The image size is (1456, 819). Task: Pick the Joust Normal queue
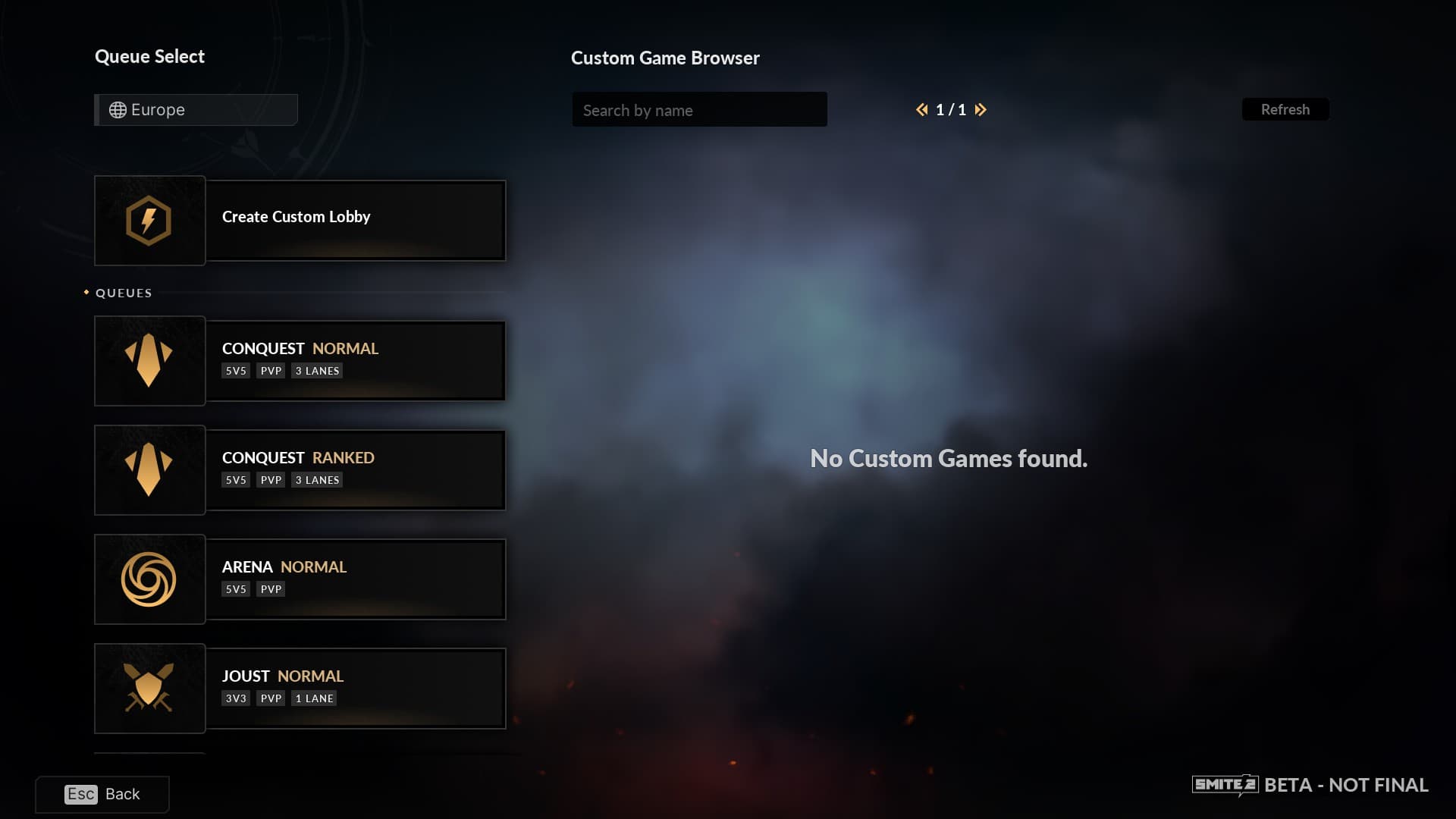pyautogui.click(x=300, y=689)
